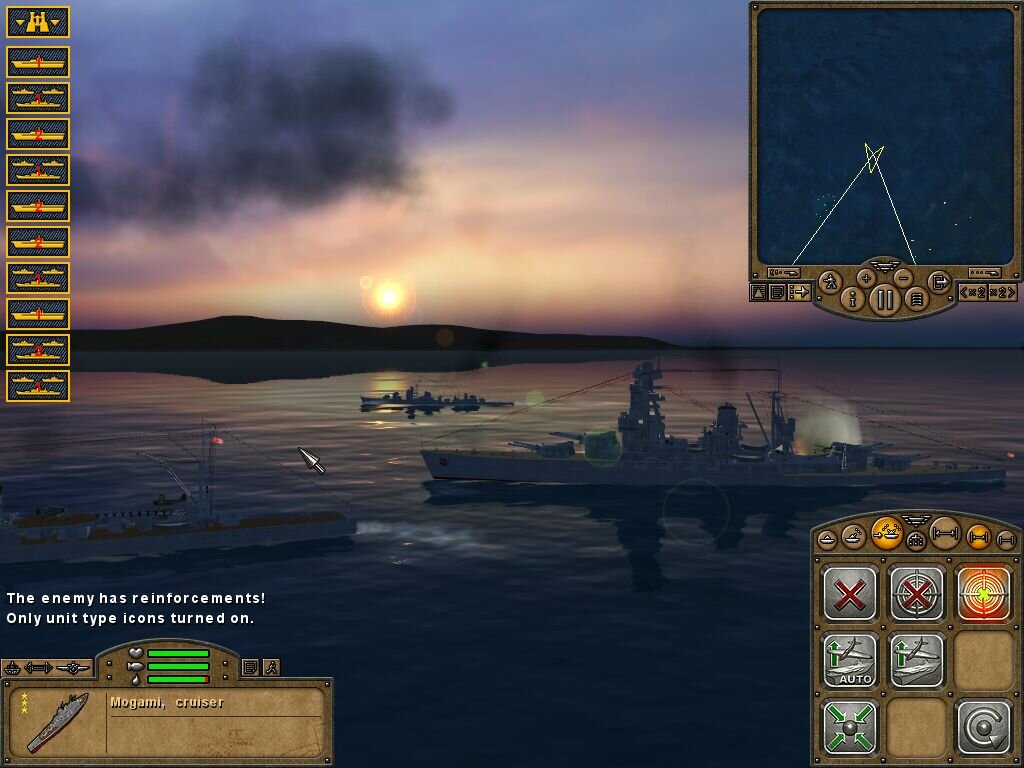Zoom out the minimap with the minus button
The image size is (1024, 768).
point(903,277)
